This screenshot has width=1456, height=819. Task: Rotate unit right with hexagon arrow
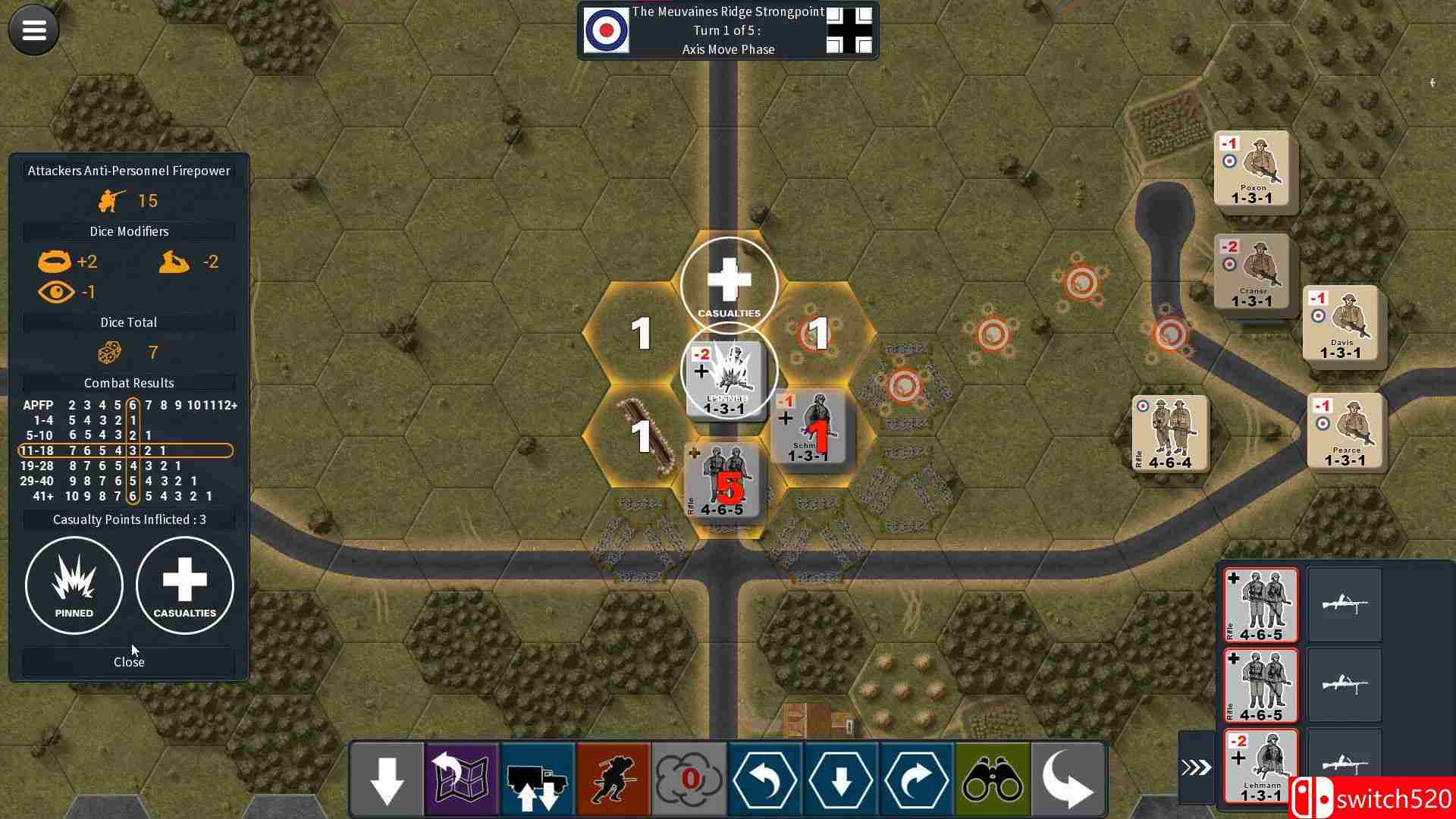click(917, 780)
